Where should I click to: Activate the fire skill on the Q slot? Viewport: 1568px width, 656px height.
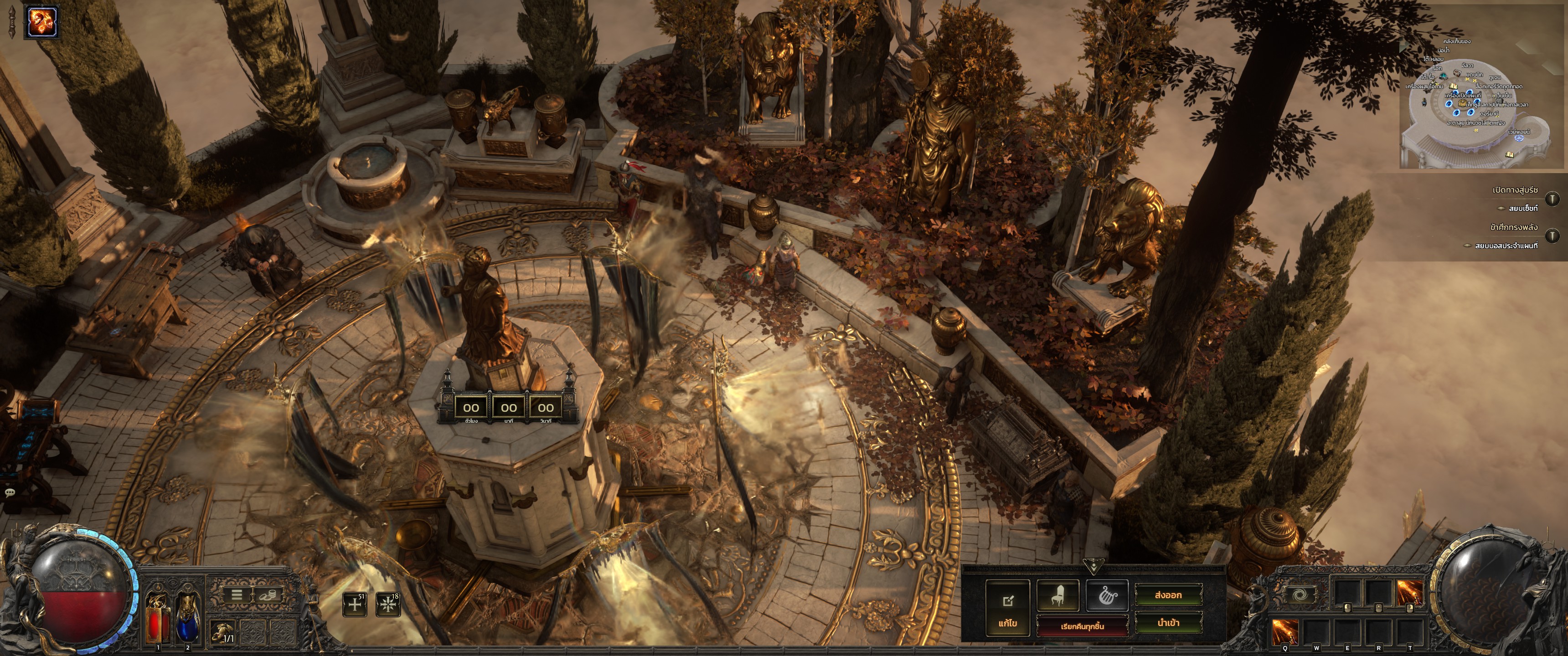pyautogui.click(x=1285, y=632)
